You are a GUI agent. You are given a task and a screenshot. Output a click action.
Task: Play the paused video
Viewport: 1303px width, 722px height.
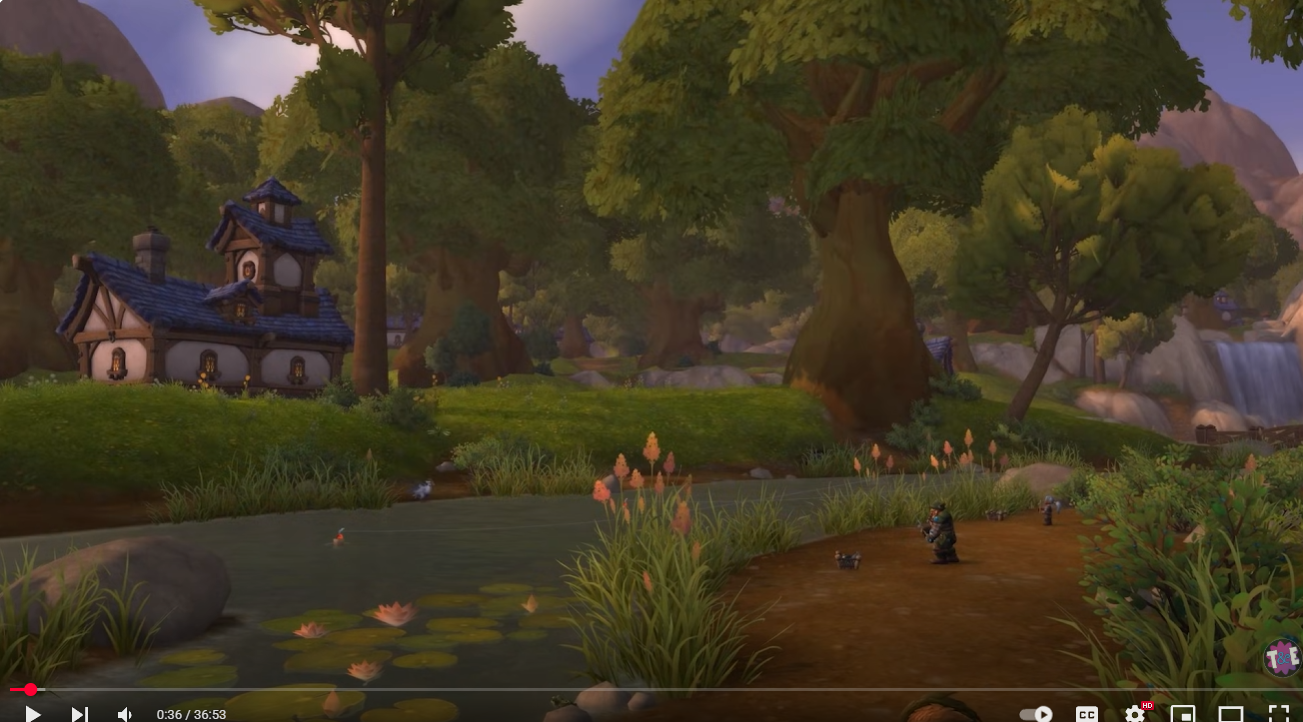point(32,713)
